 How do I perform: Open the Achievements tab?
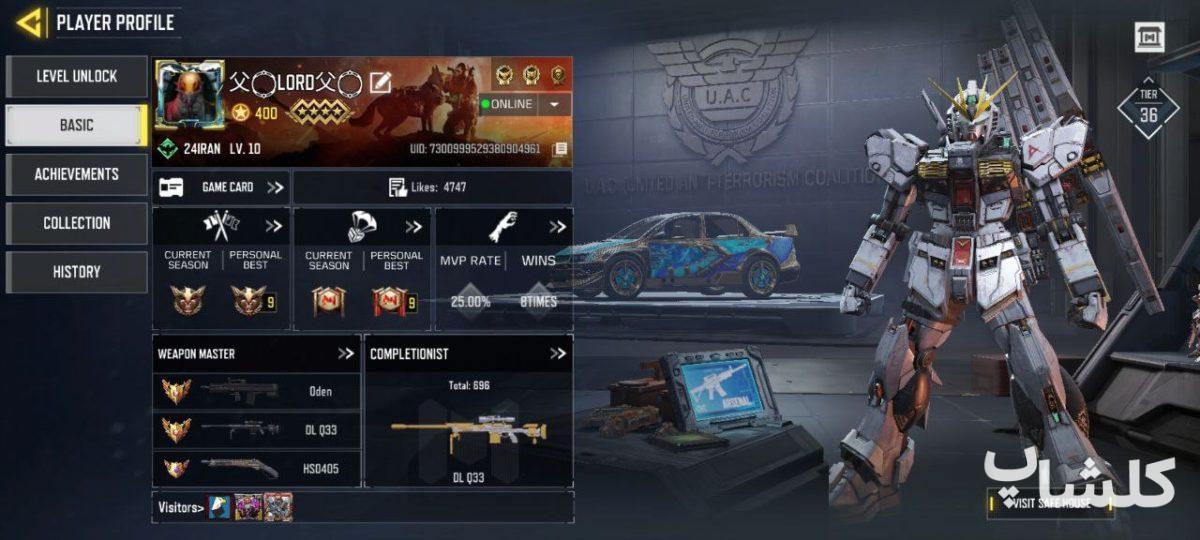click(76, 174)
